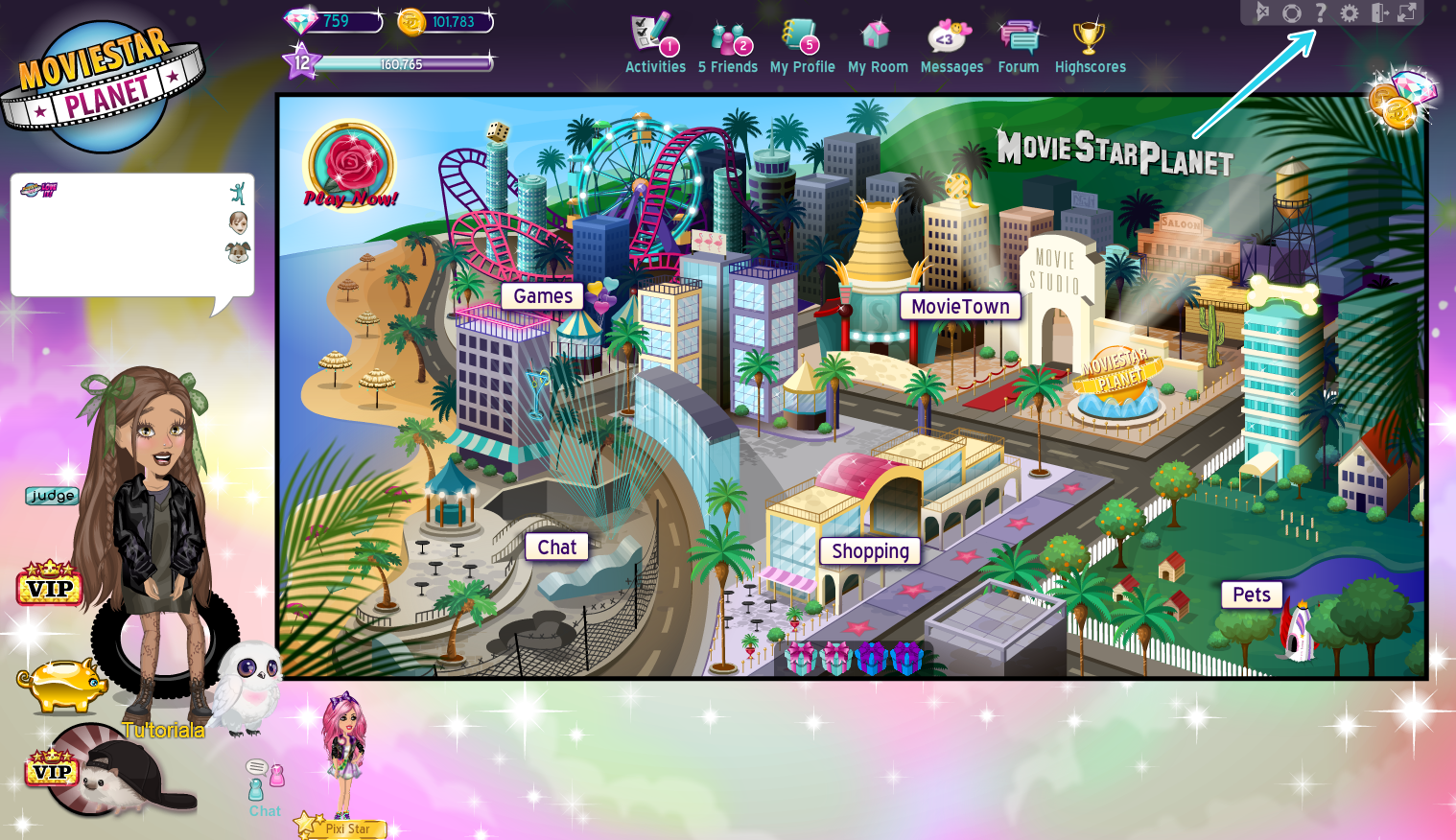This screenshot has width=1456, height=840.
Task: Open the Shopping mall
Action: [870, 551]
